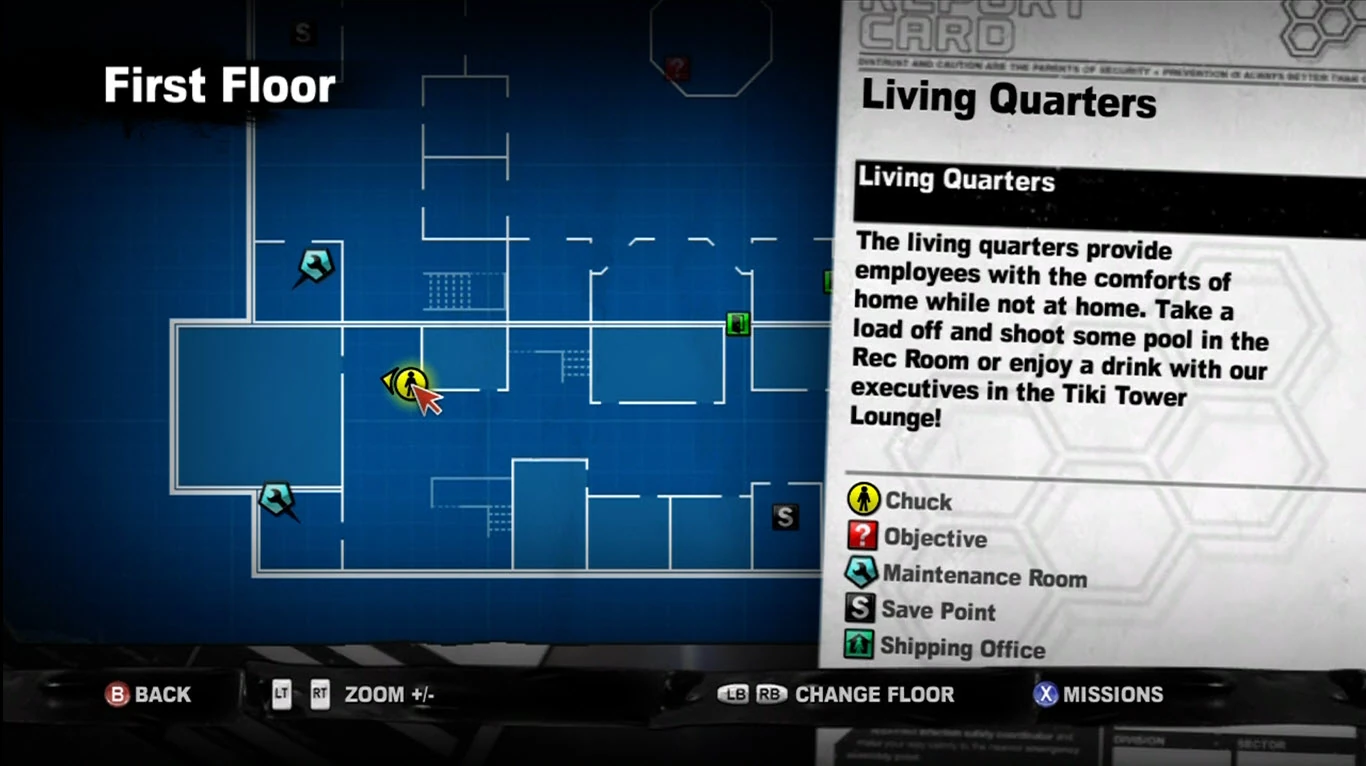Select the Save Point icon near the map bottom
The image size is (1366, 766).
[786, 517]
